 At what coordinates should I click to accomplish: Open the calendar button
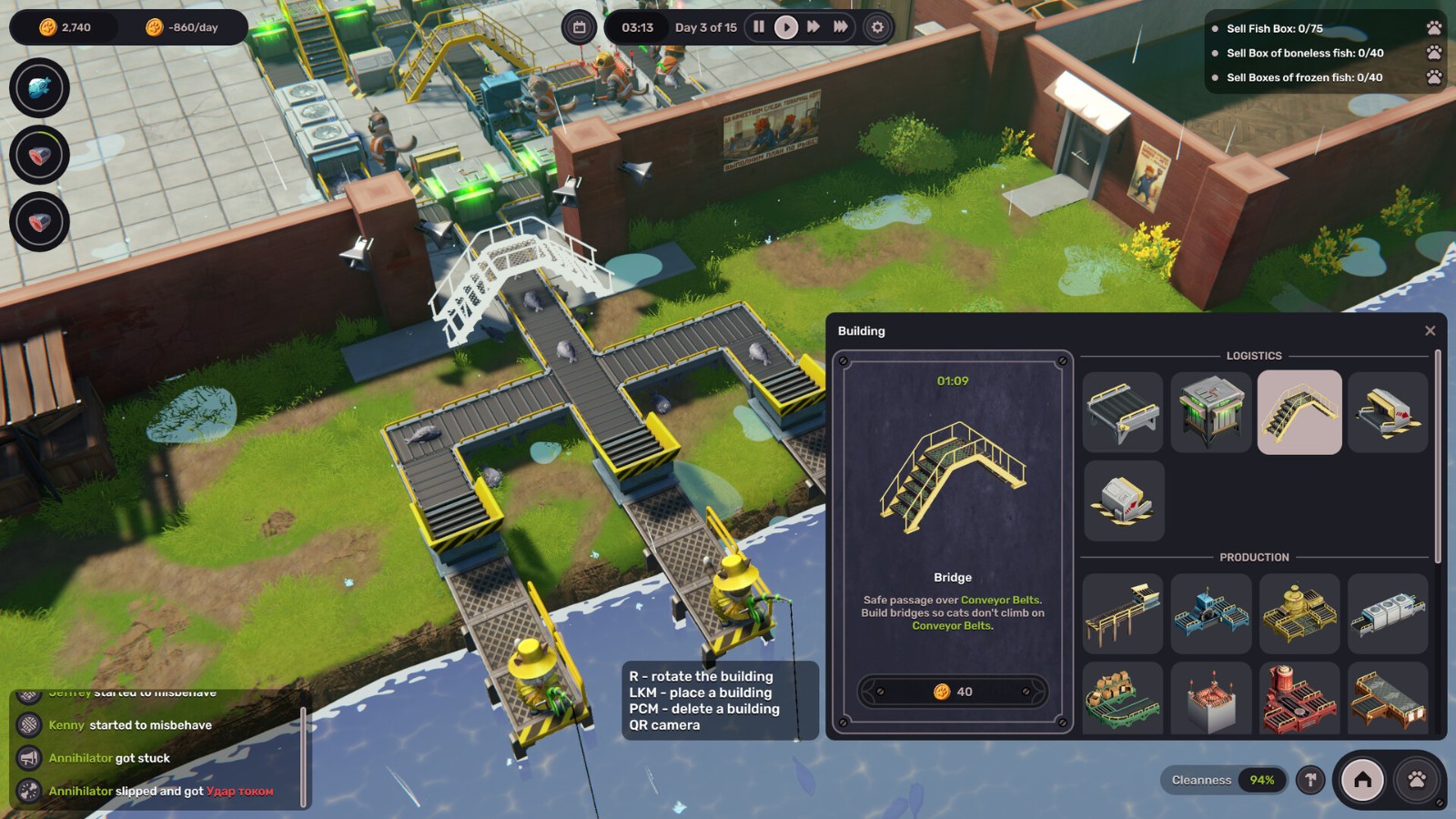tap(579, 27)
